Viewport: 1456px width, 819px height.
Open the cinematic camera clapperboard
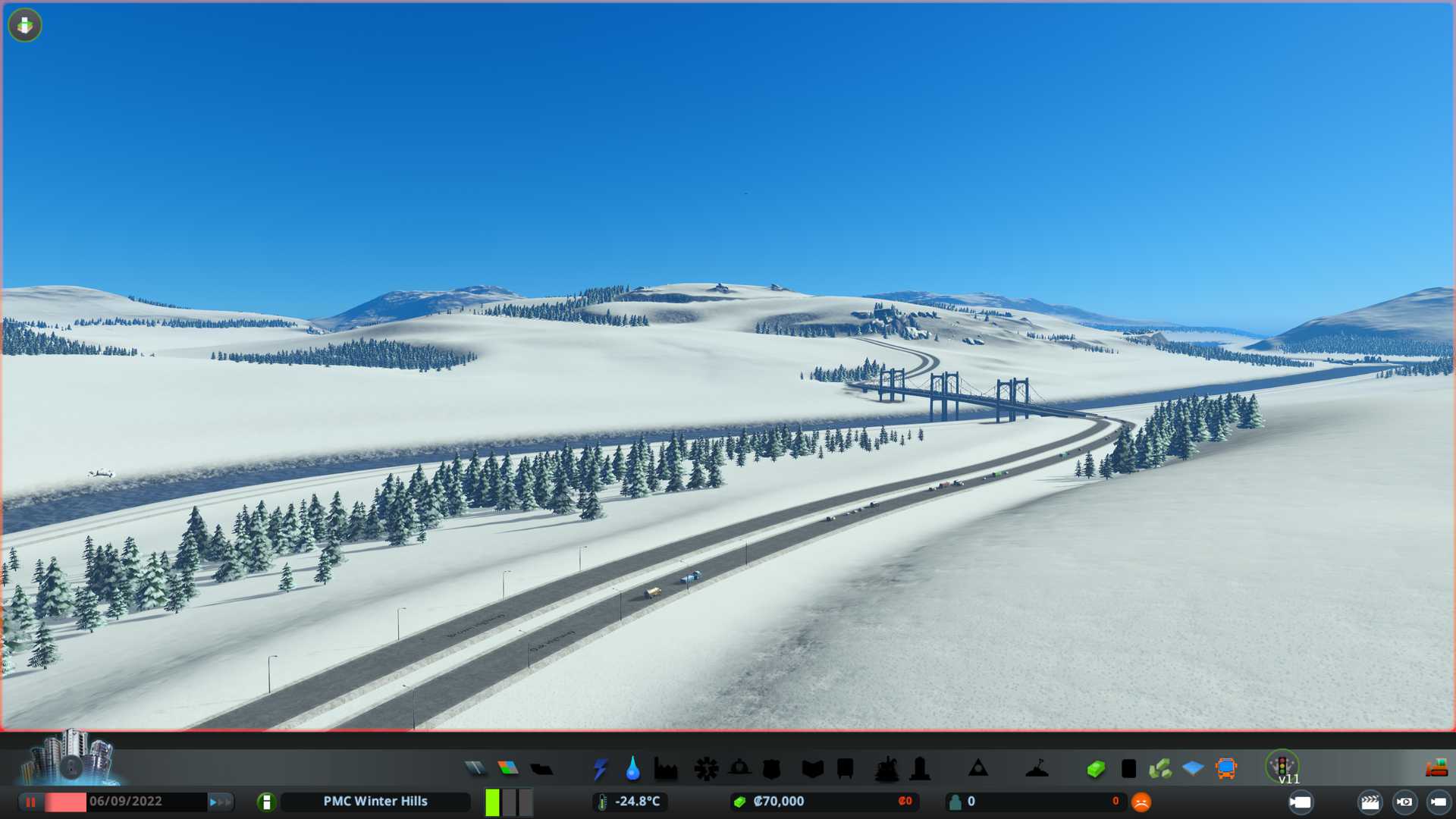coord(1370,802)
